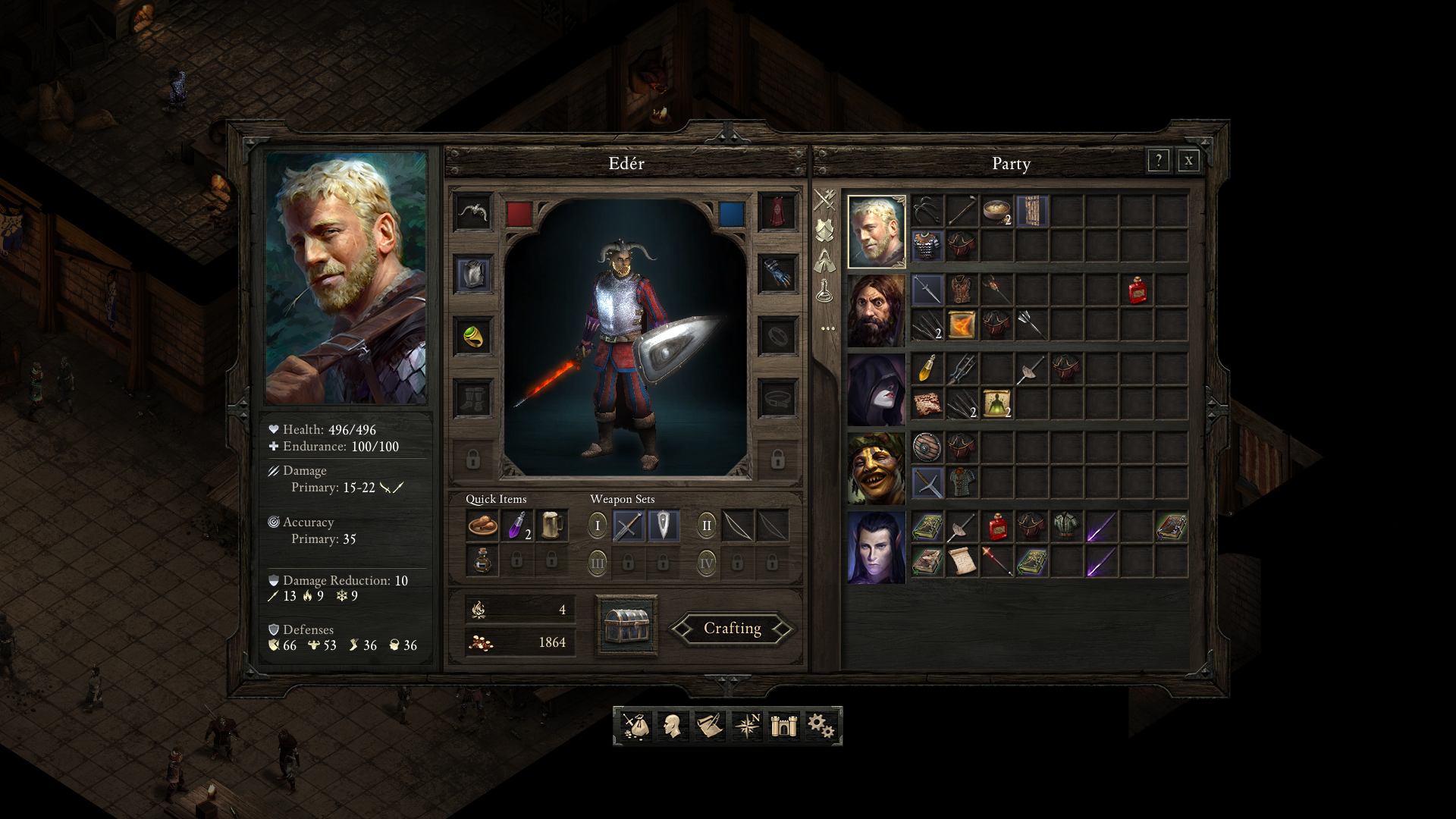Screen dimensions: 1456x819
Task: Open the stash chest
Action: pos(626,626)
